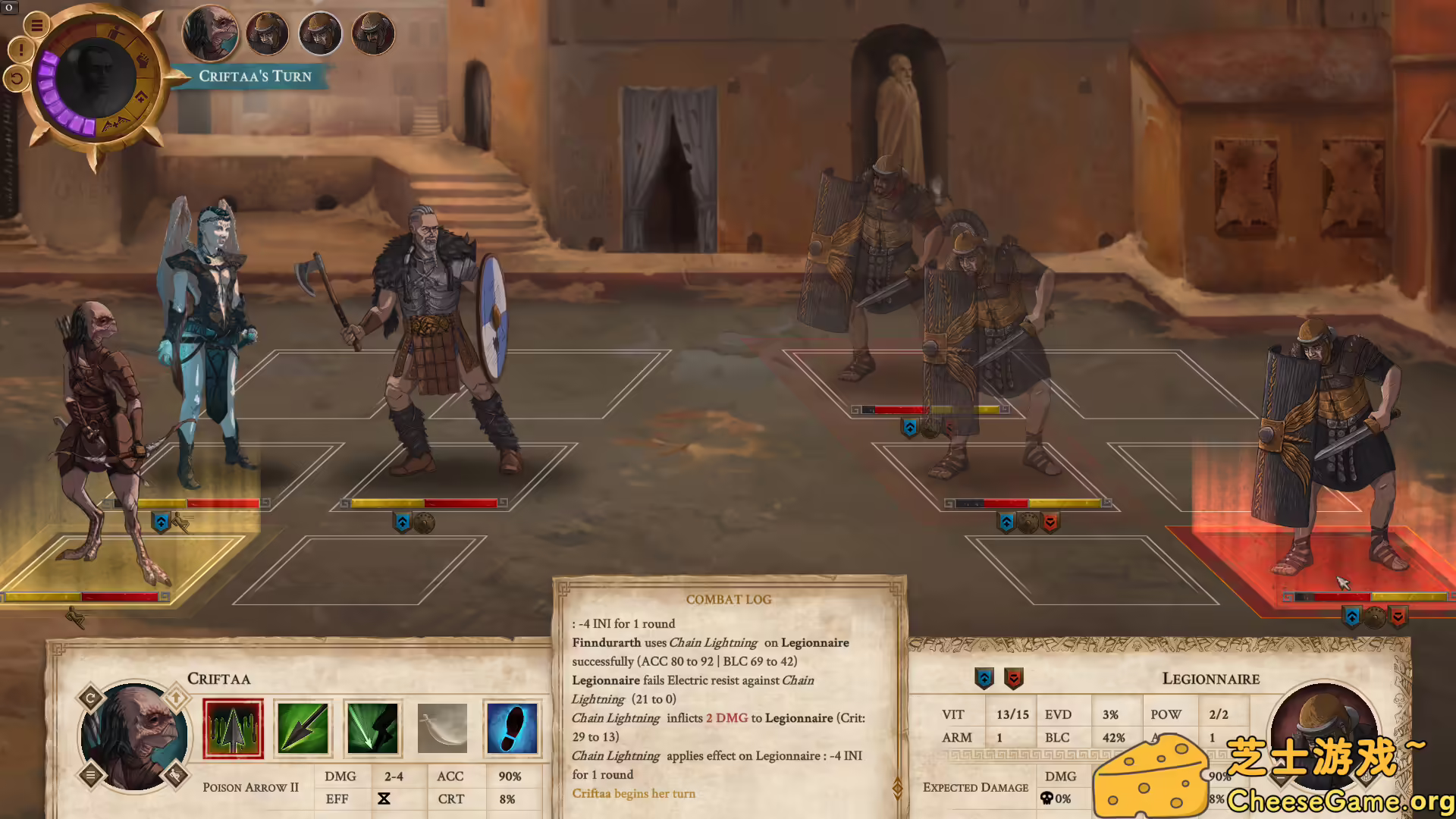
Task: Click the pointing figure icon on the wheel
Action: coord(115,34)
